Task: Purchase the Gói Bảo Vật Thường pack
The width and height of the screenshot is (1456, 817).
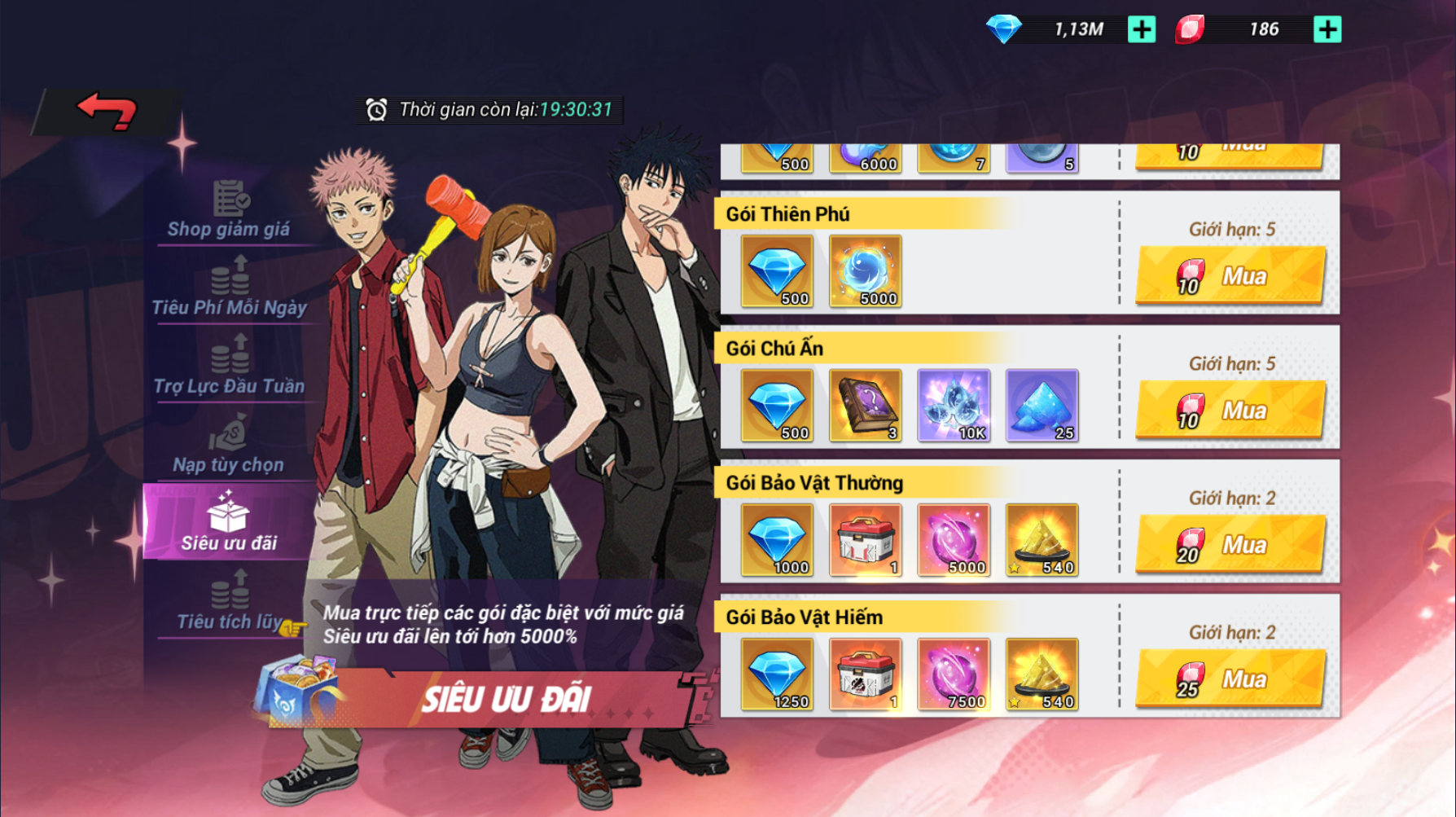Action: click(1230, 545)
